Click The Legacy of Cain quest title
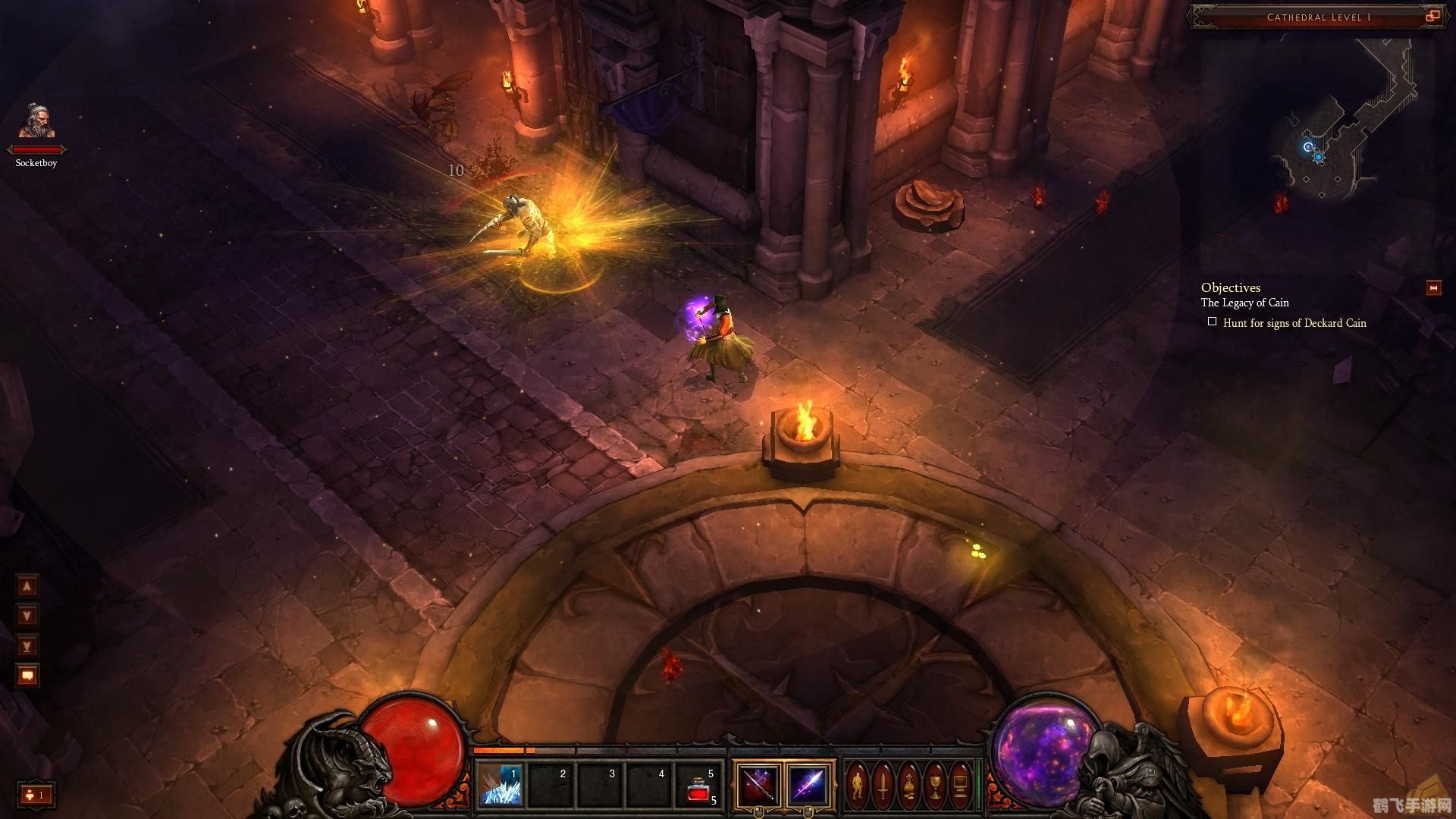The width and height of the screenshot is (1456, 819). (x=1244, y=303)
